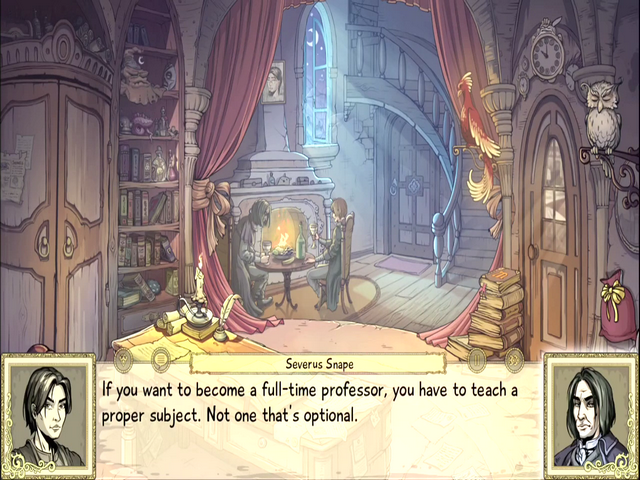Click the fast-forward skip button
Image resolution: width=640 pixels, height=480 pixels.
coord(514,360)
